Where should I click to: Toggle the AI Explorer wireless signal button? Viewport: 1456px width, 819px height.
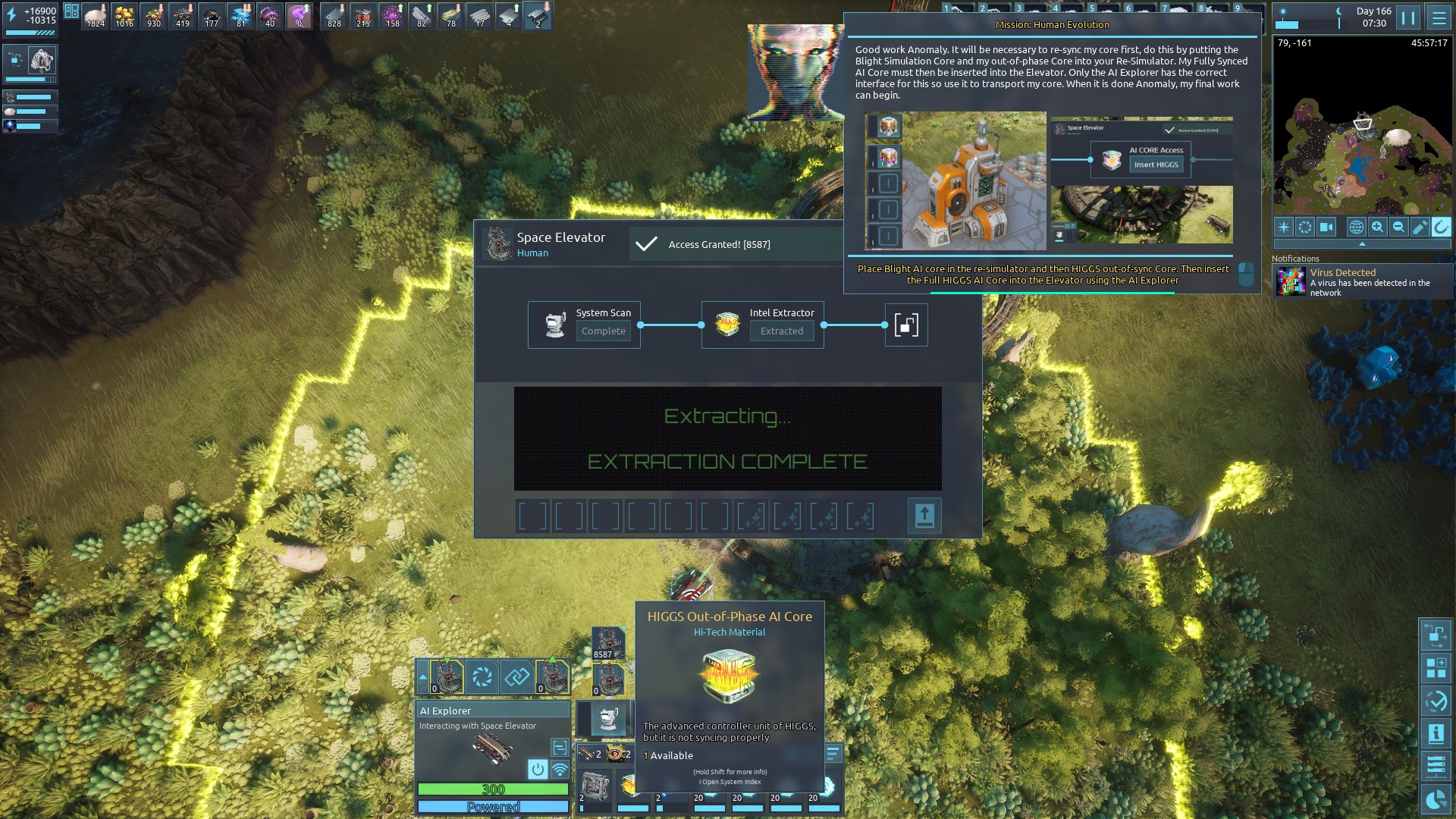pos(560,770)
